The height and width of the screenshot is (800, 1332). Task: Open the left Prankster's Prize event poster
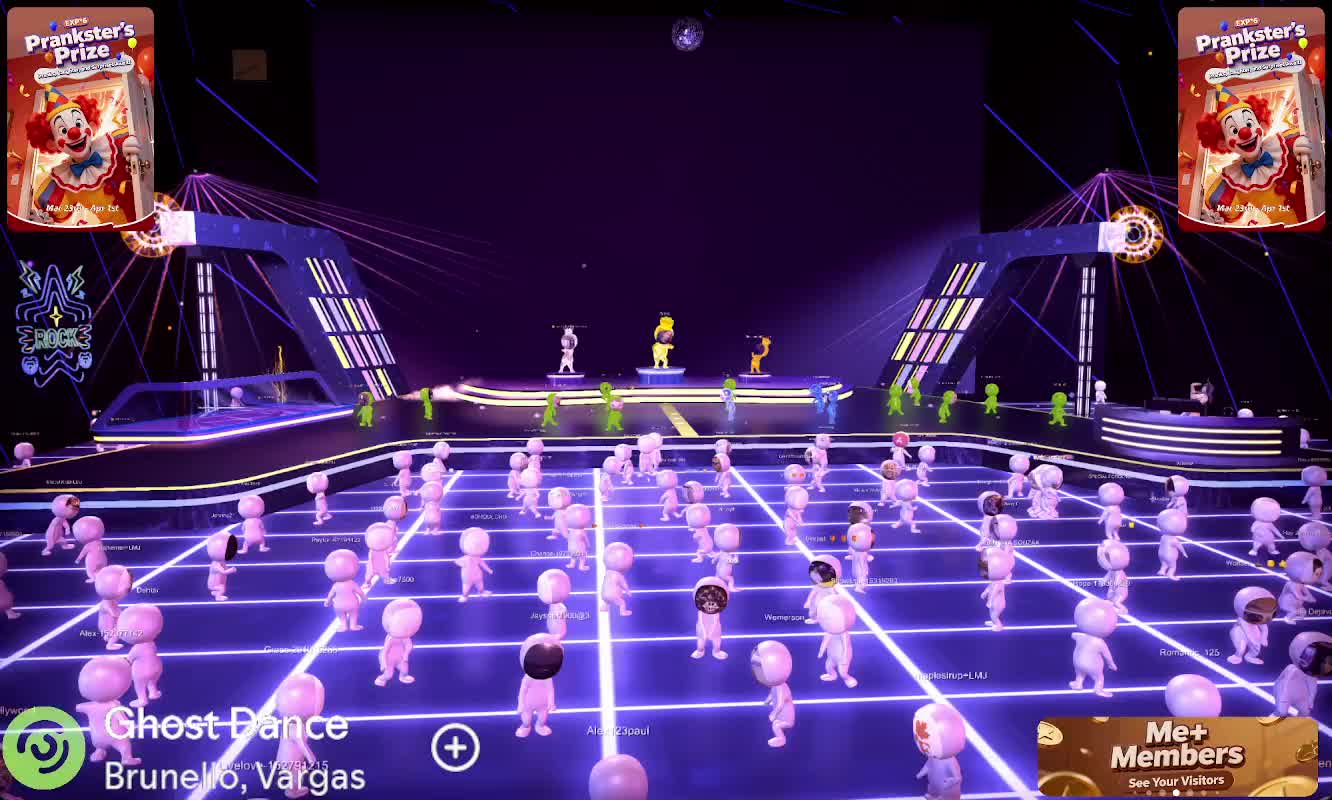point(80,118)
